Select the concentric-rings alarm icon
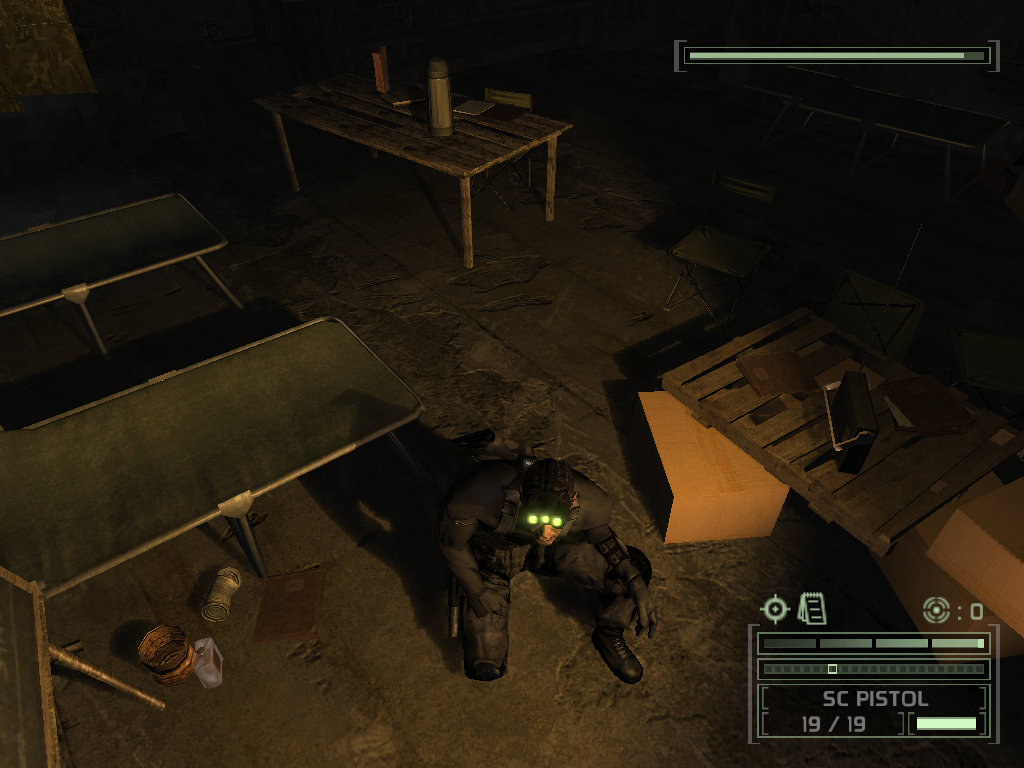Viewport: 1024px width, 768px height. pos(937,609)
